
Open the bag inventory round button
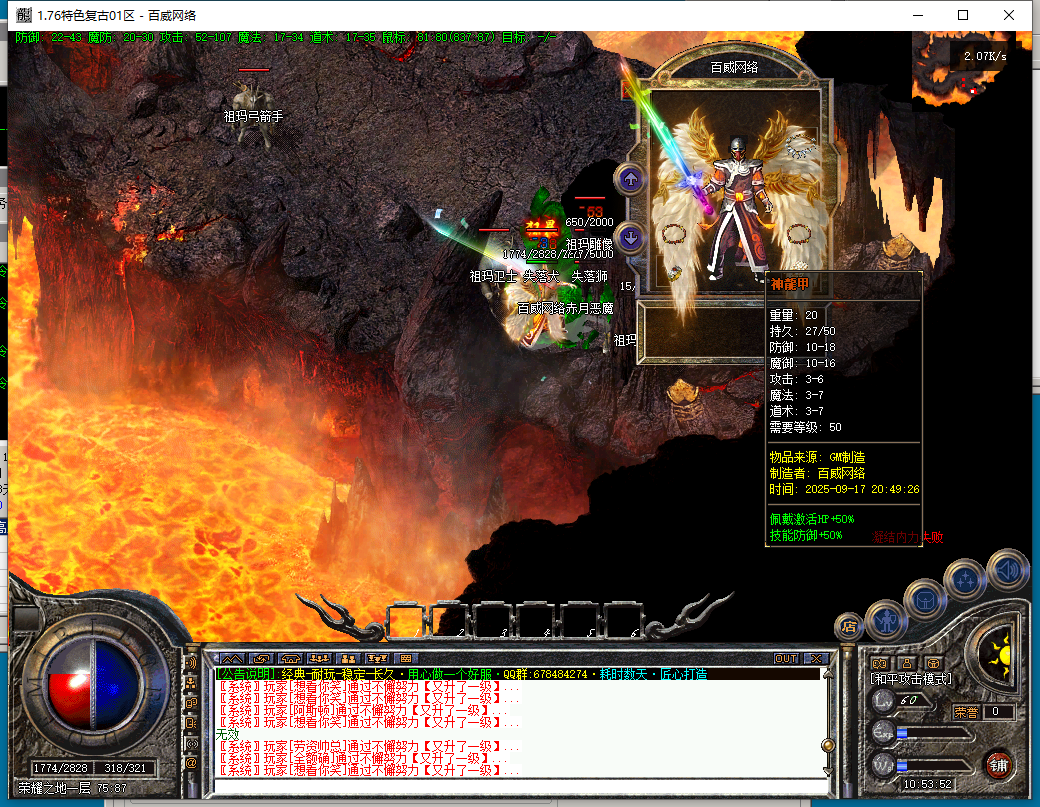(925, 599)
